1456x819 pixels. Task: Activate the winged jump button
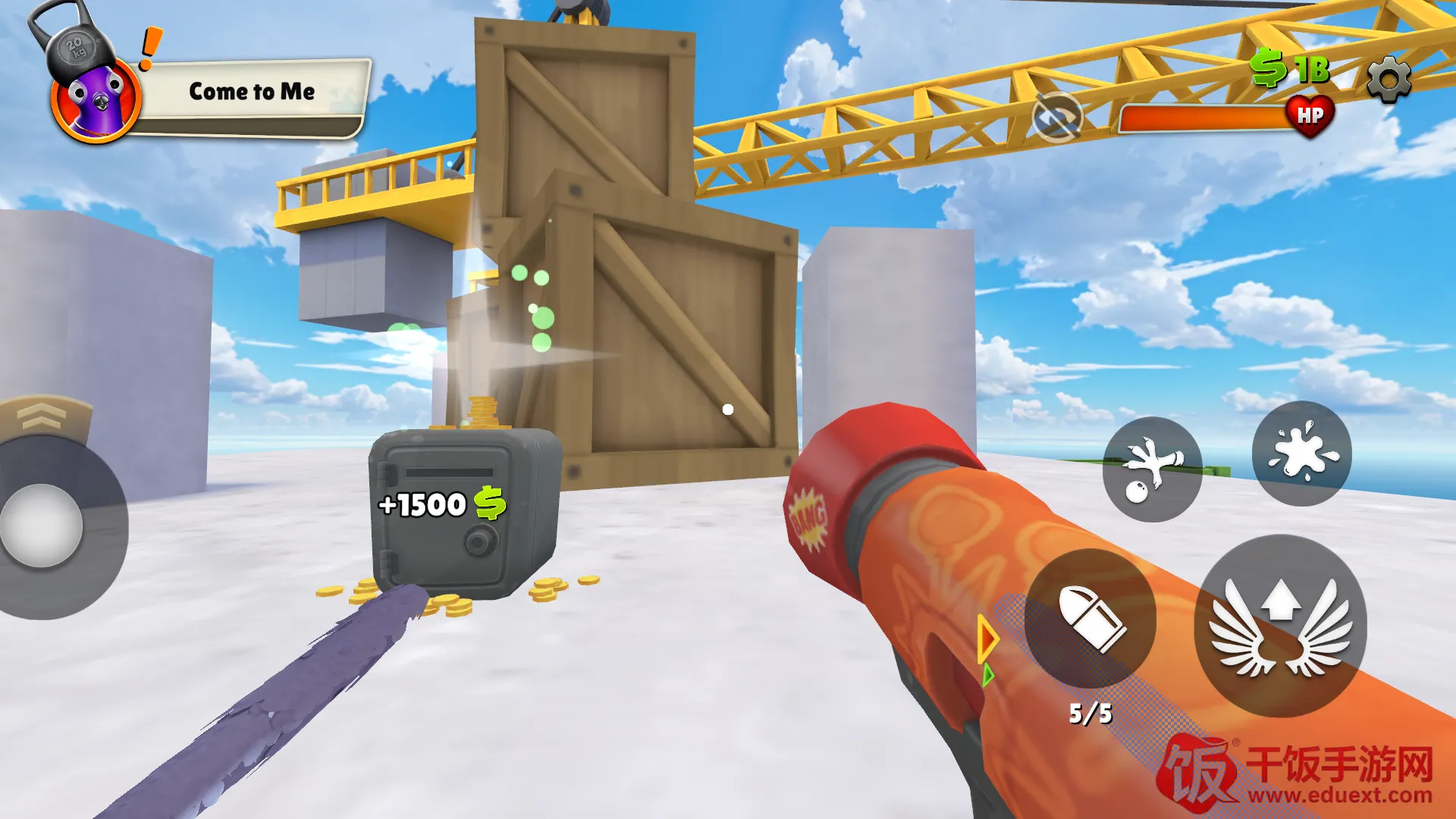(x=1280, y=626)
